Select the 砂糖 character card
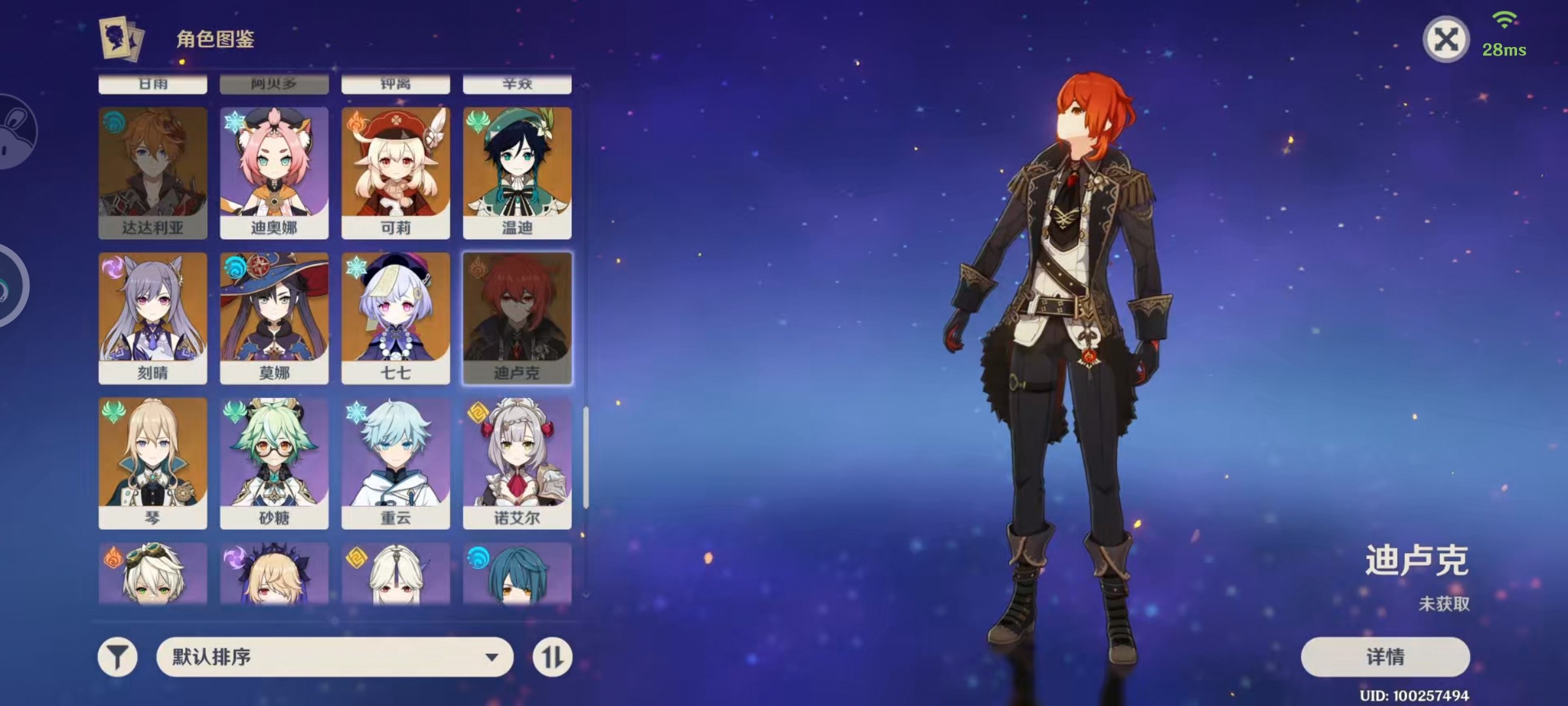The width and height of the screenshot is (1568, 706). click(274, 463)
